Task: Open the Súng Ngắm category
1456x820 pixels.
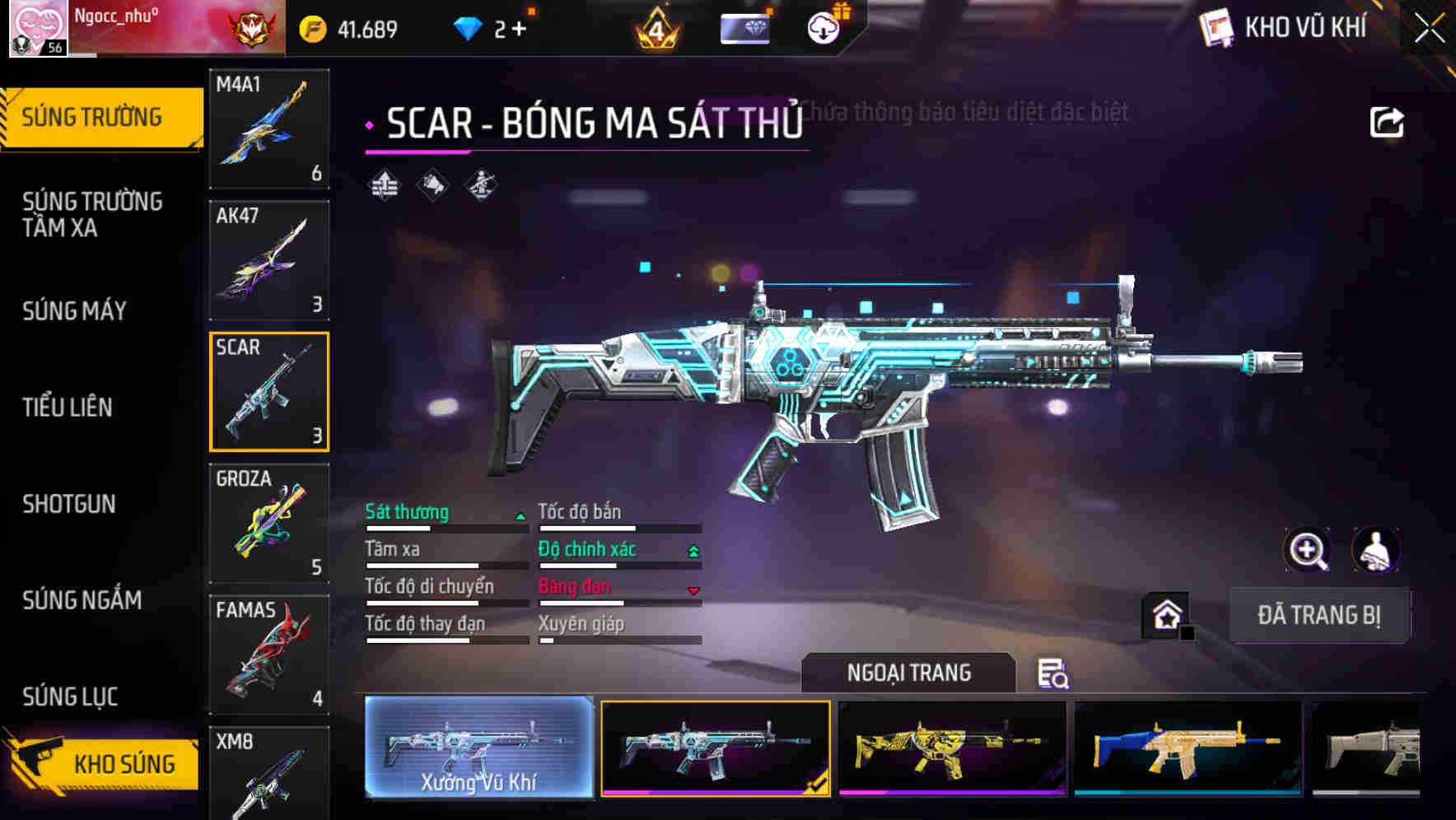Action: coord(82,600)
